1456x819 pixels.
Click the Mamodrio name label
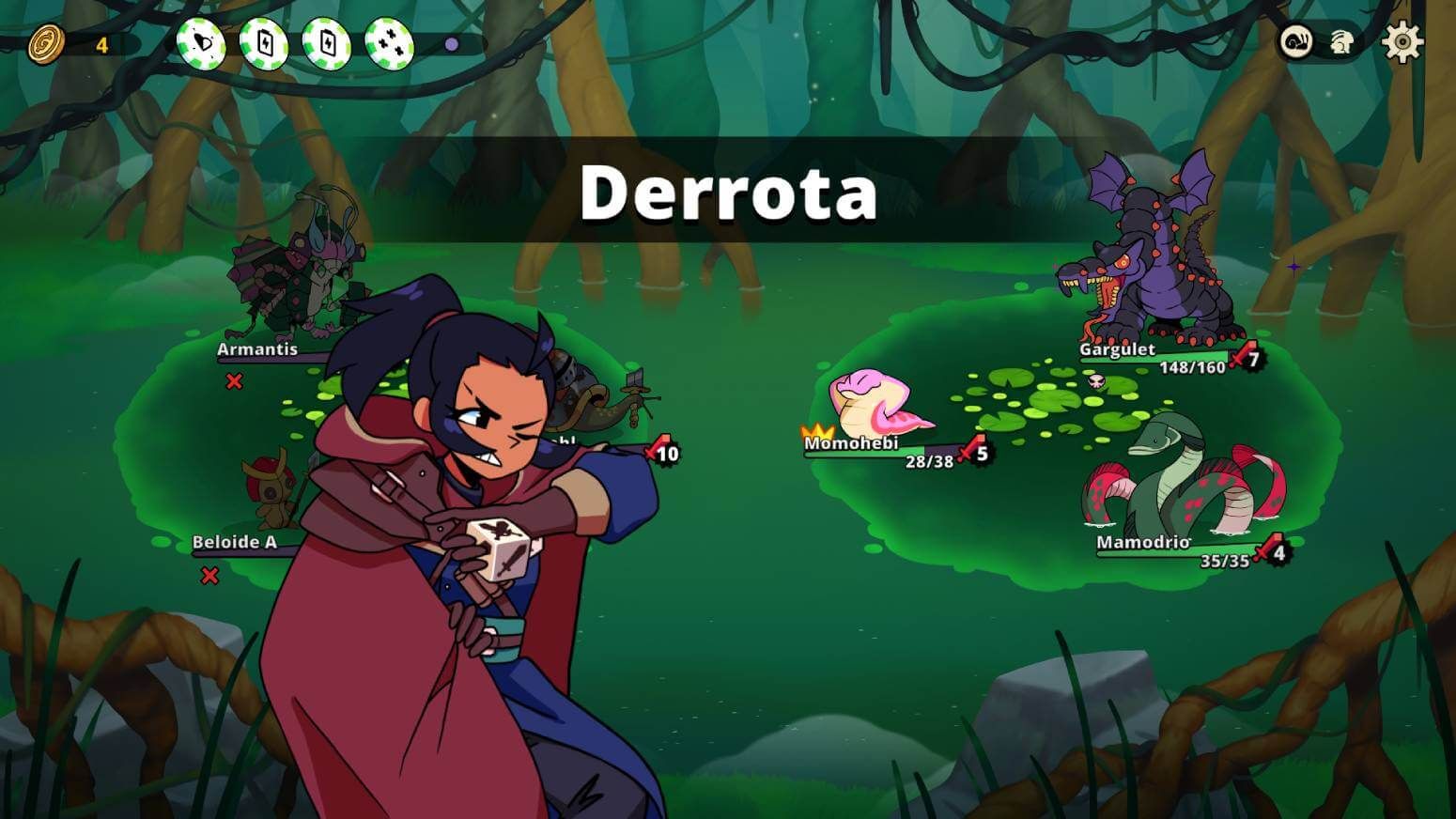click(x=1143, y=543)
